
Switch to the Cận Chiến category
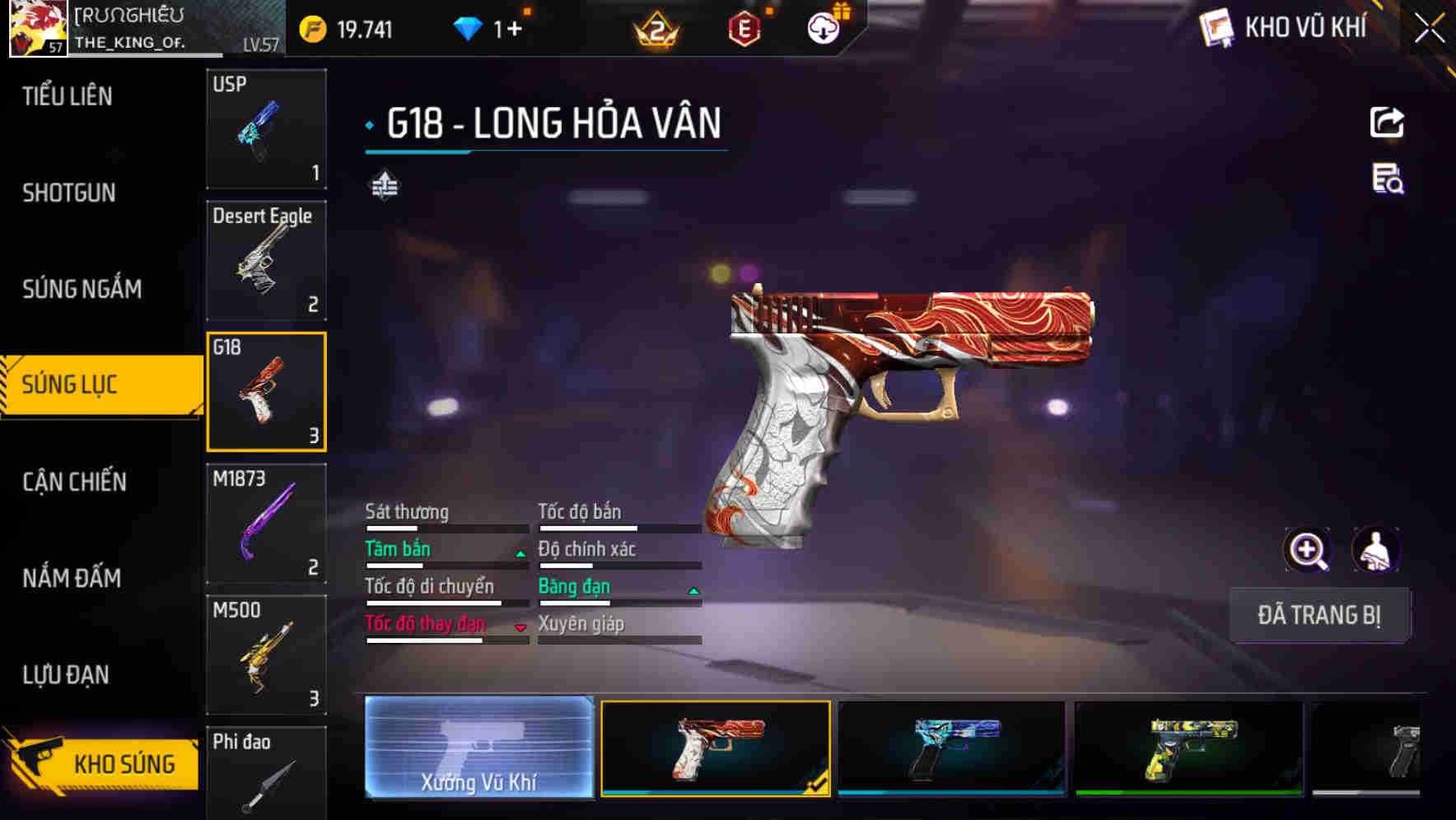point(74,482)
